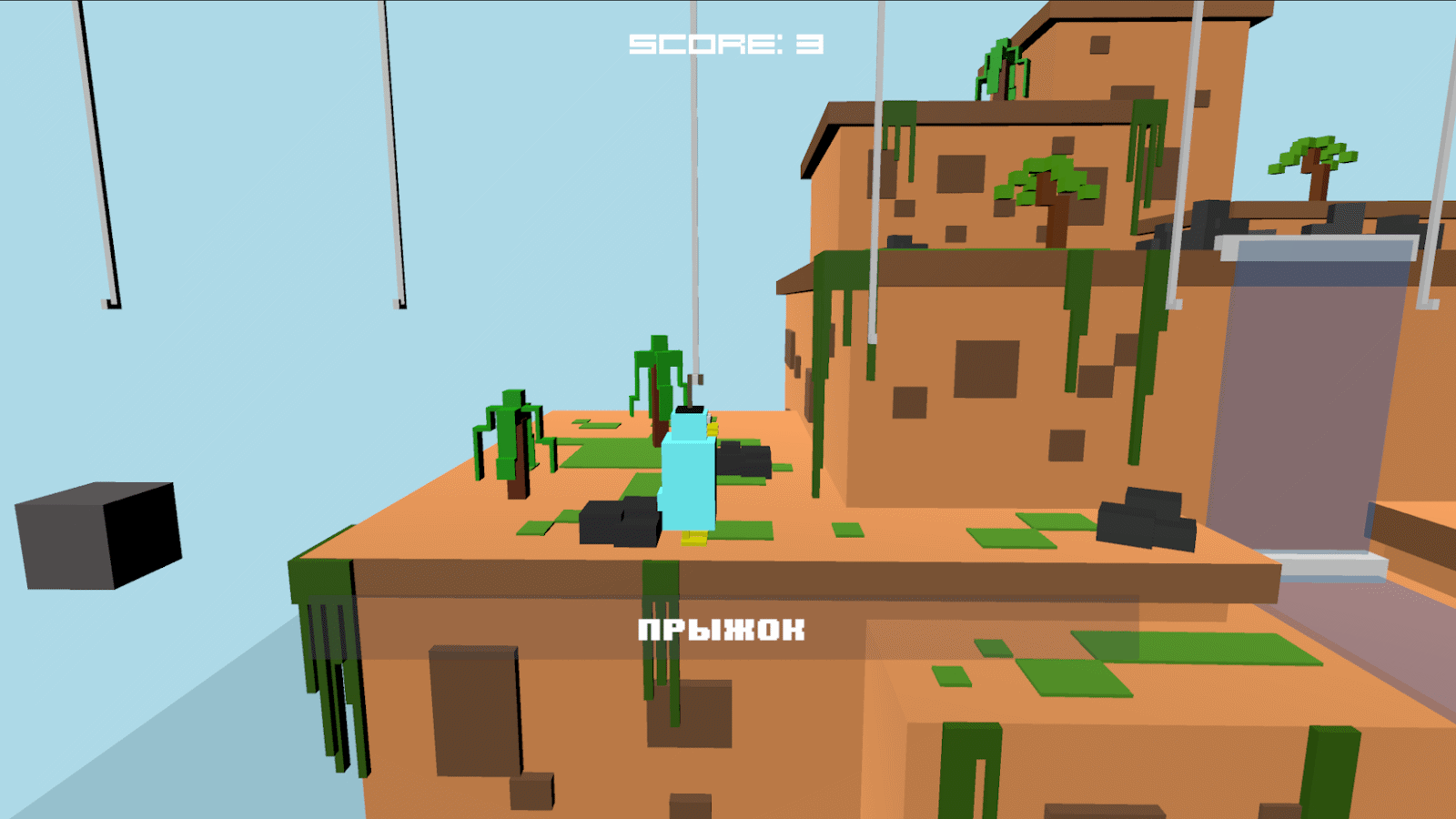This screenshot has height=819, width=1456.
Task: Click the floating black cube on far left
Action: [x=100, y=537]
